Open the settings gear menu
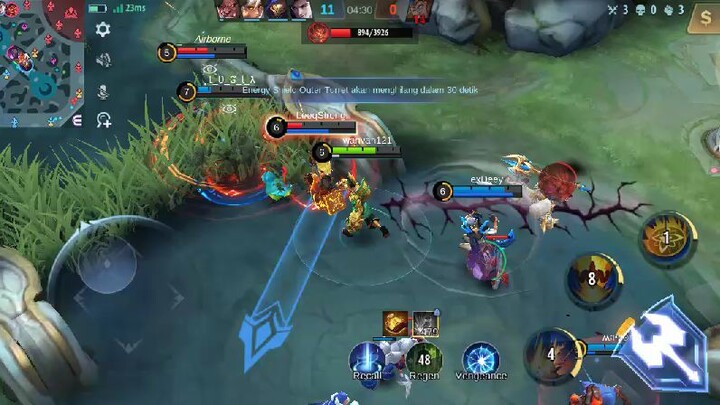This screenshot has width=720, height=405. point(103,30)
